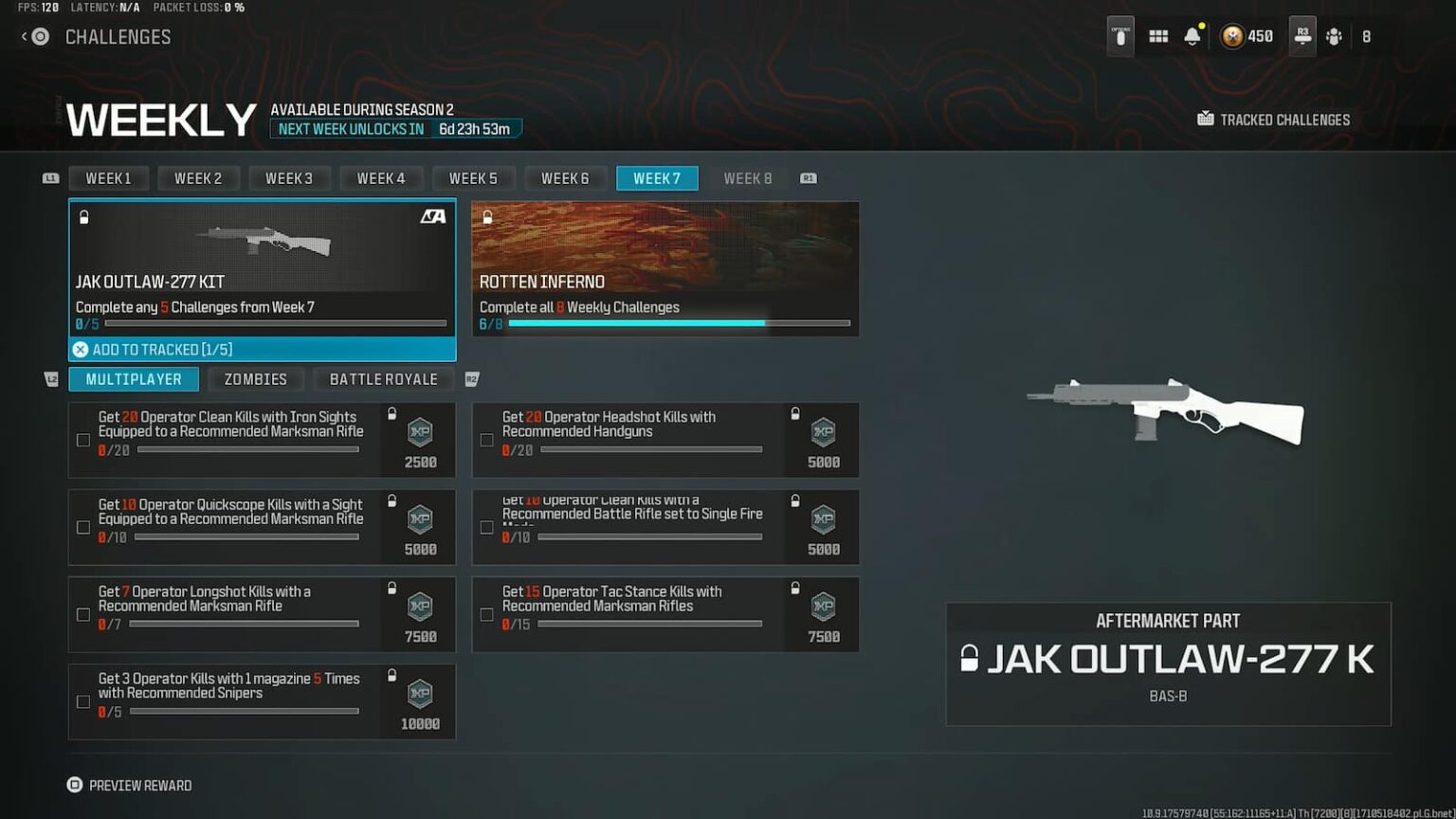Click the Rotten Inferno progress bar
The image size is (1456, 819).
(678, 322)
